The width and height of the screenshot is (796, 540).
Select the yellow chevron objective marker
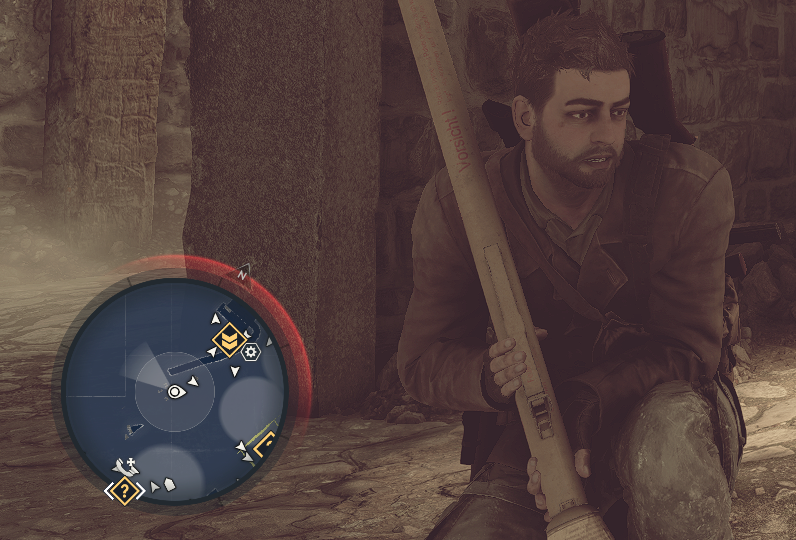pyautogui.click(x=229, y=341)
